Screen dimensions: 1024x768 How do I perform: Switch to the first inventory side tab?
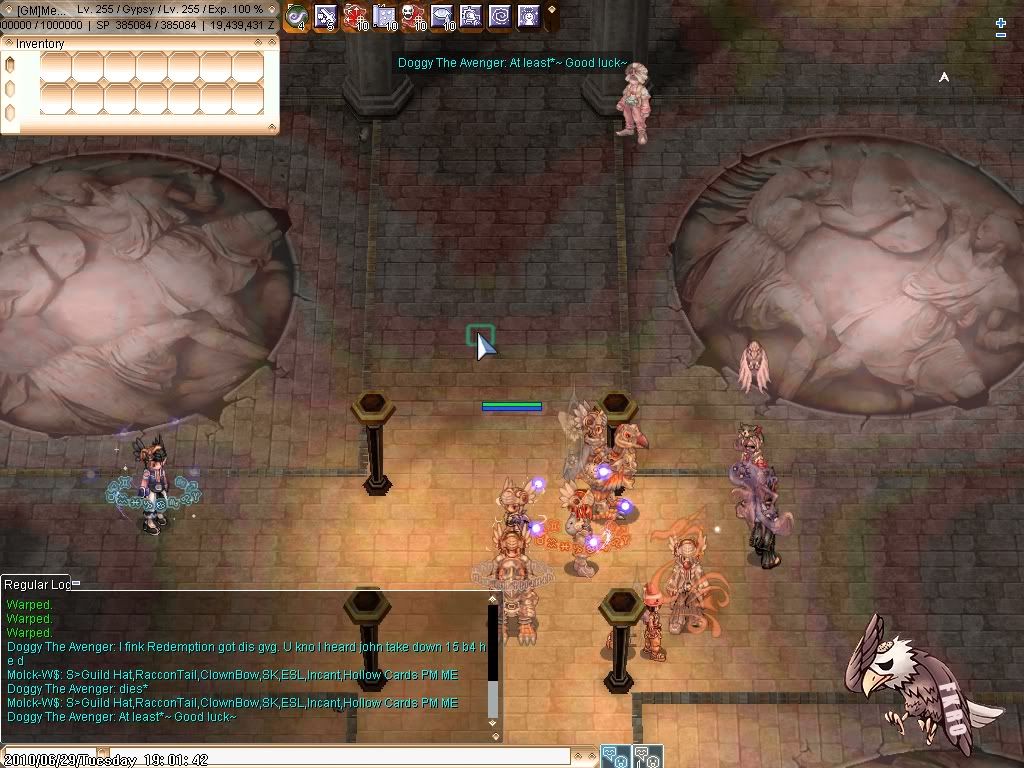(10, 65)
